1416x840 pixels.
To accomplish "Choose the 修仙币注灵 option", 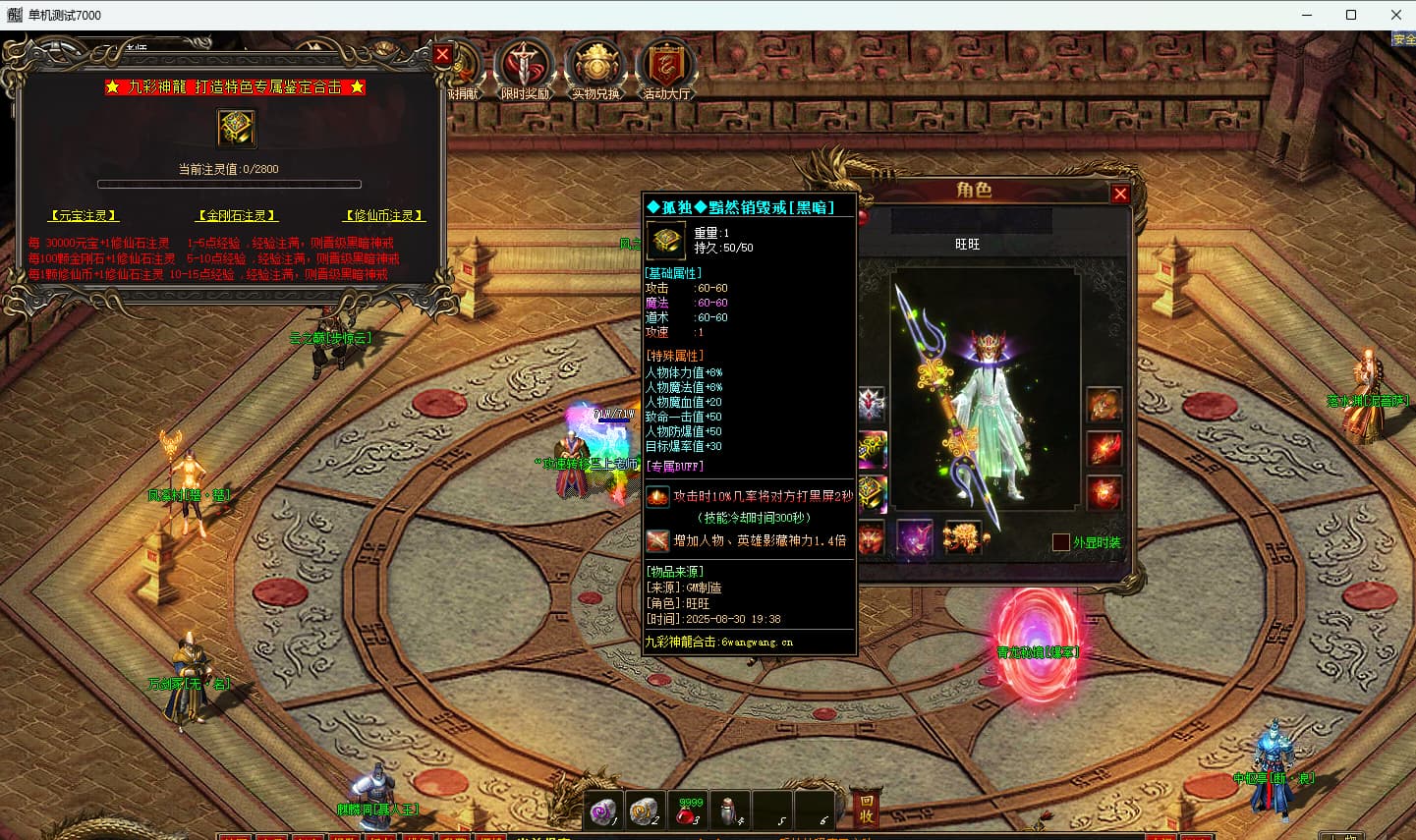I will point(384,215).
